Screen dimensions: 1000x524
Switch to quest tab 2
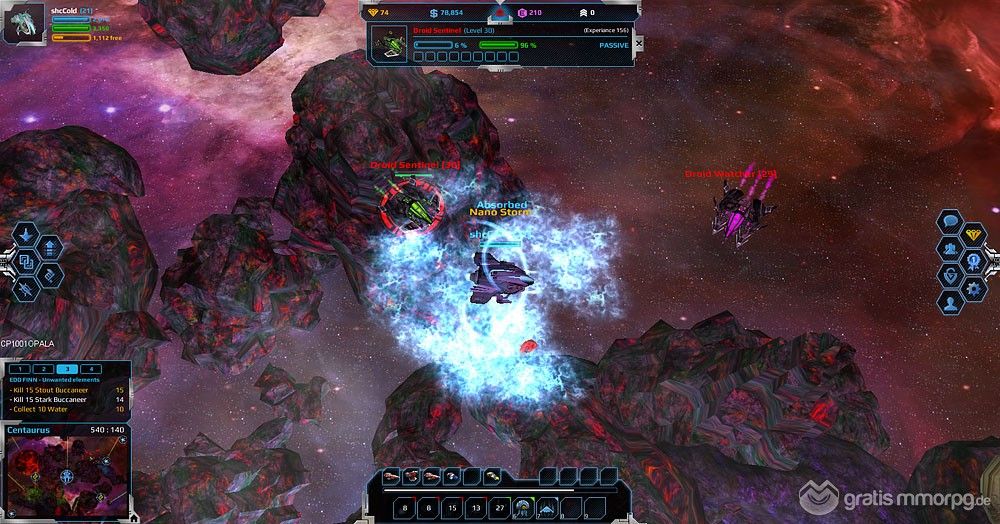[45, 369]
